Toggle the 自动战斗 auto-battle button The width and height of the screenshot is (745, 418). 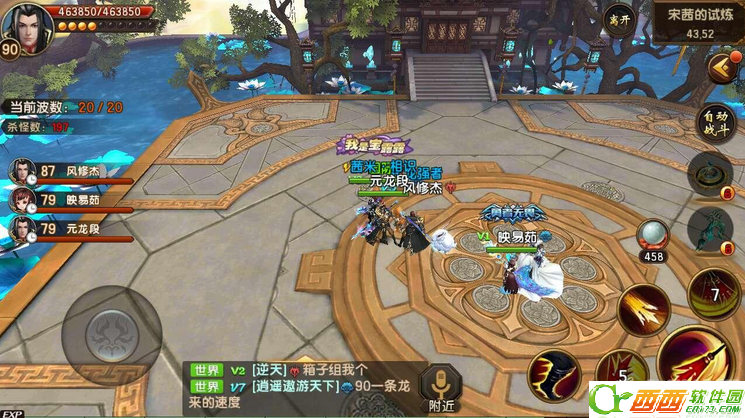716,122
